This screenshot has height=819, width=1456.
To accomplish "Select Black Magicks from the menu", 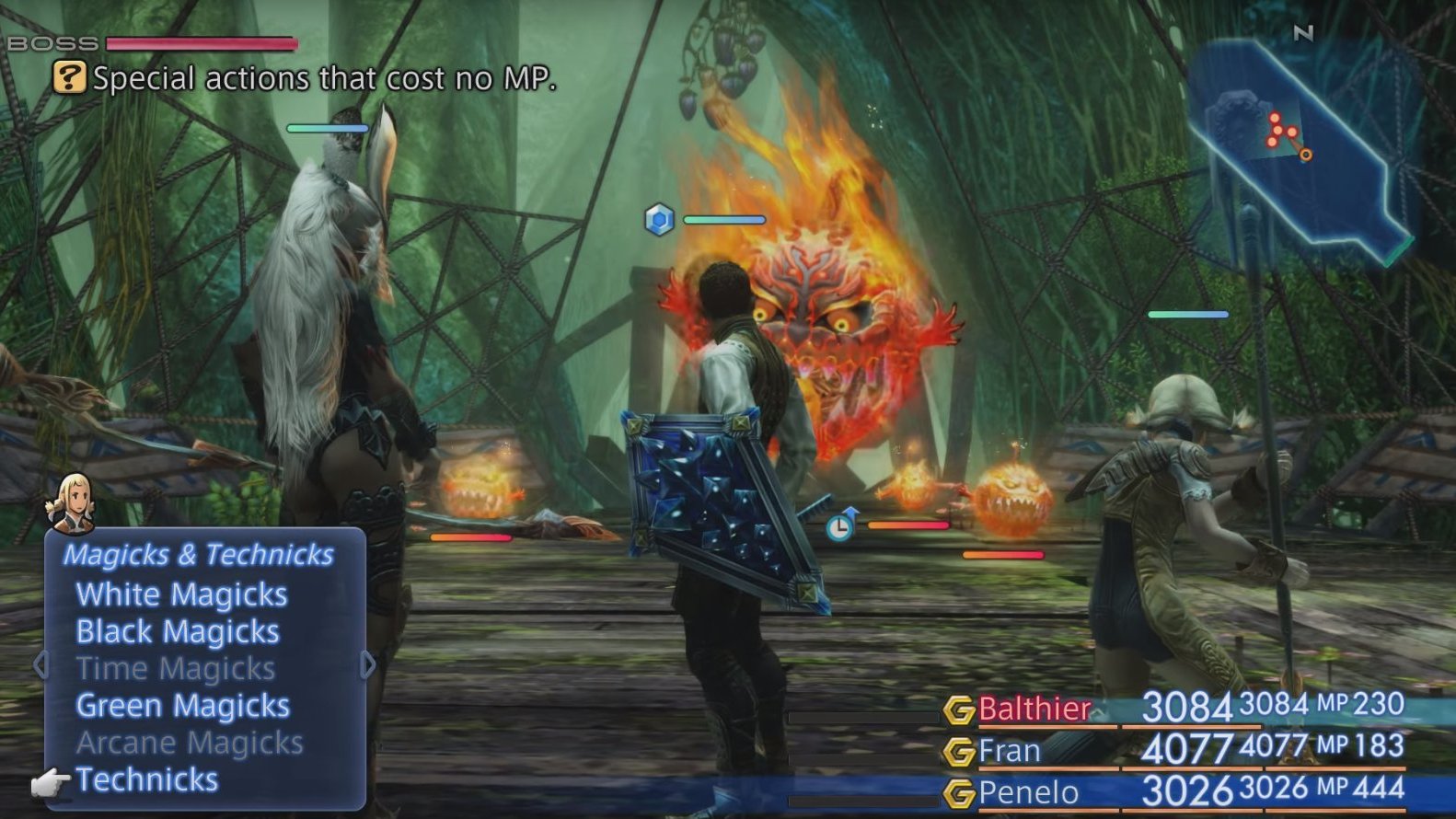I will click(x=178, y=631).
